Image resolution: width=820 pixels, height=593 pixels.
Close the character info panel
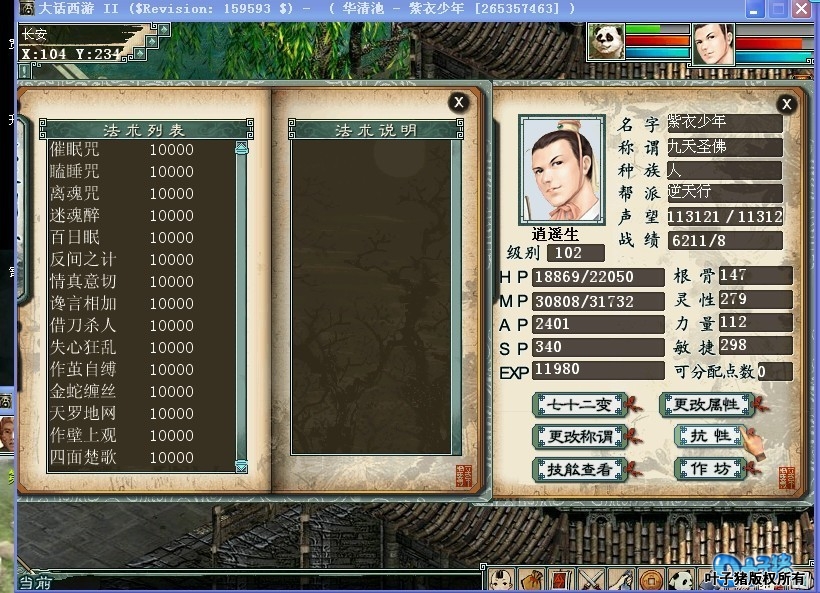[x=787, y=104]
